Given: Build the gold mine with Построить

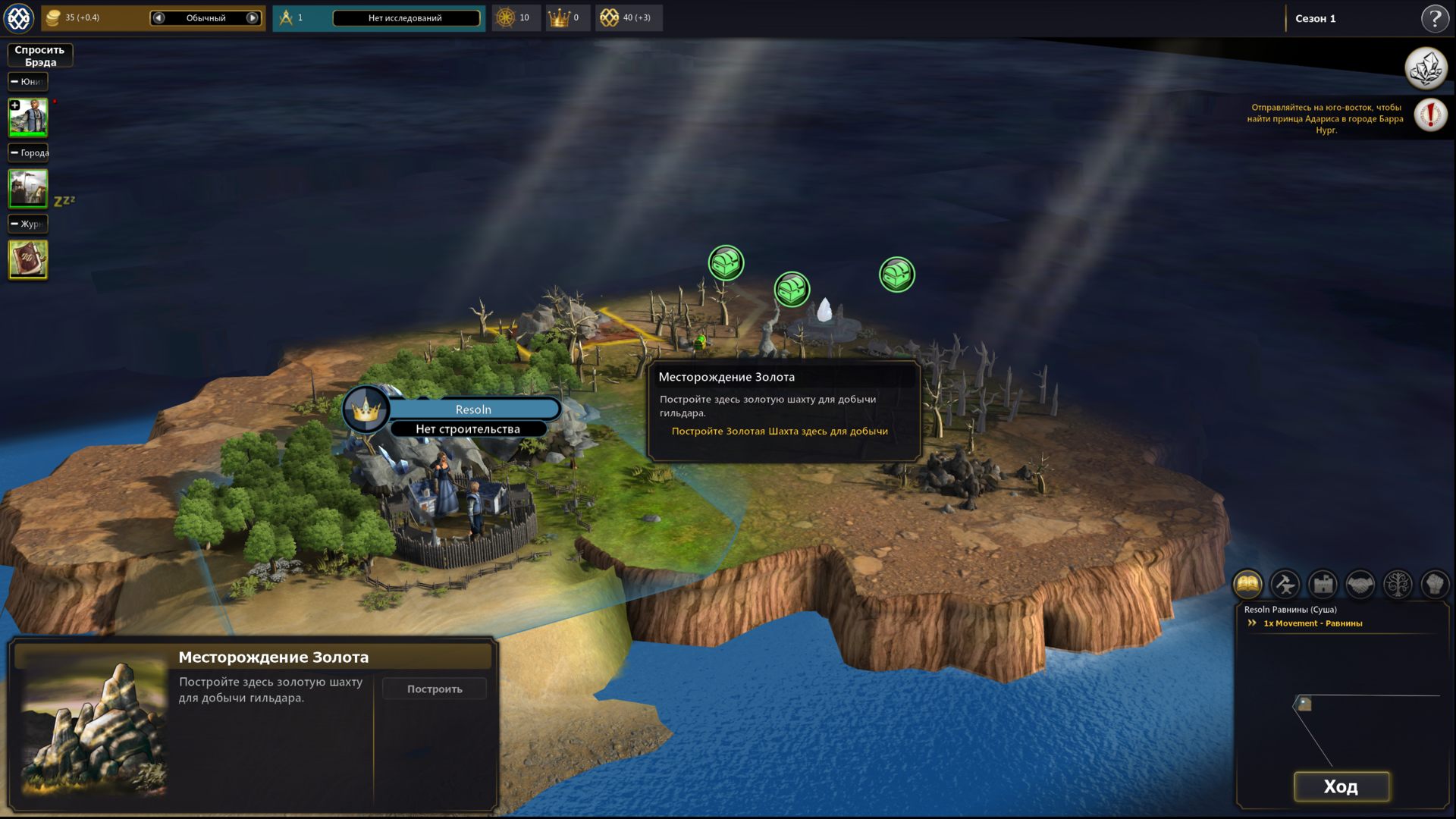Looking at the screenshot, I should coord(435,689).
